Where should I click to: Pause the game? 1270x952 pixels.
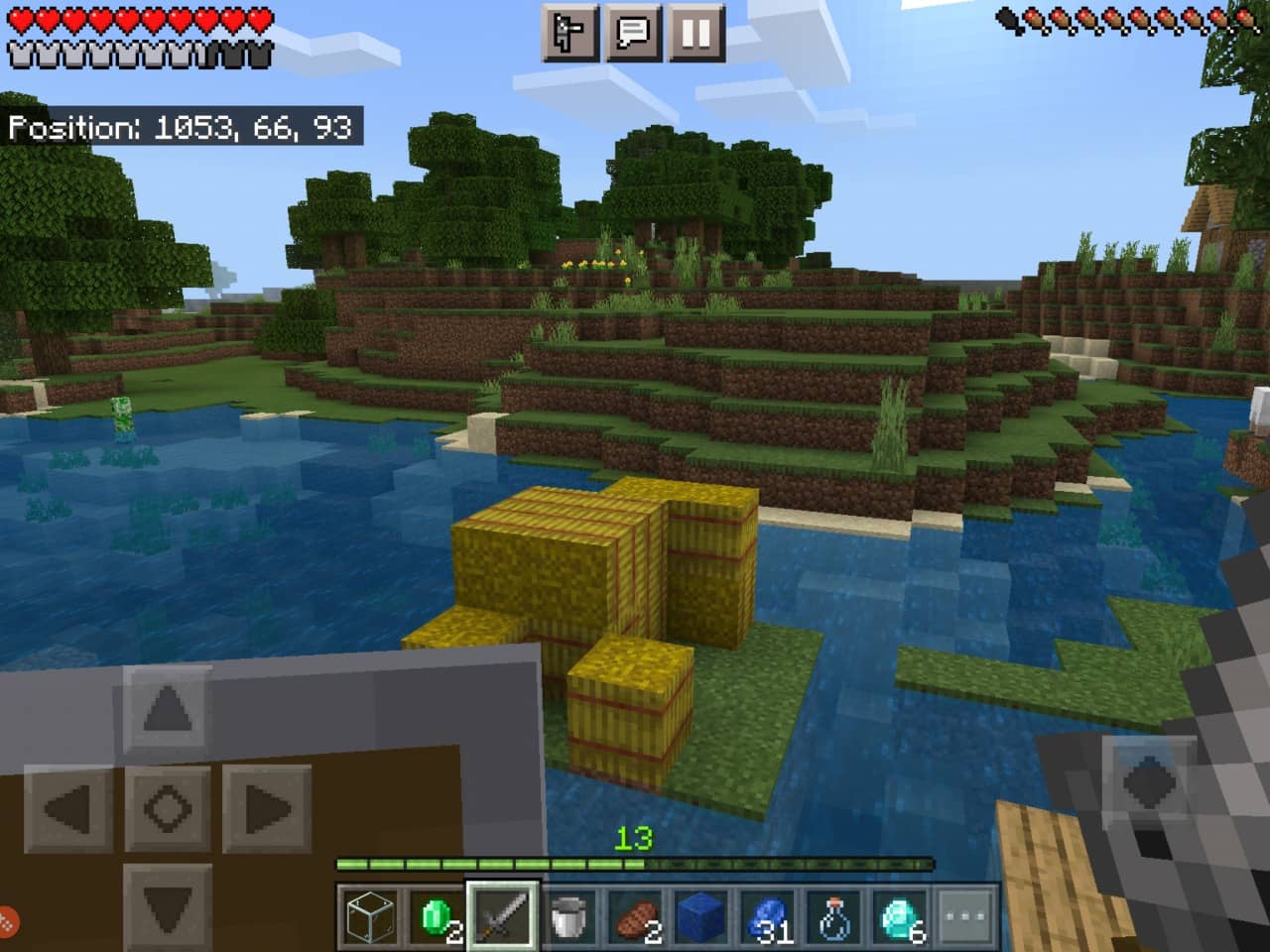[x=696, y=33]
